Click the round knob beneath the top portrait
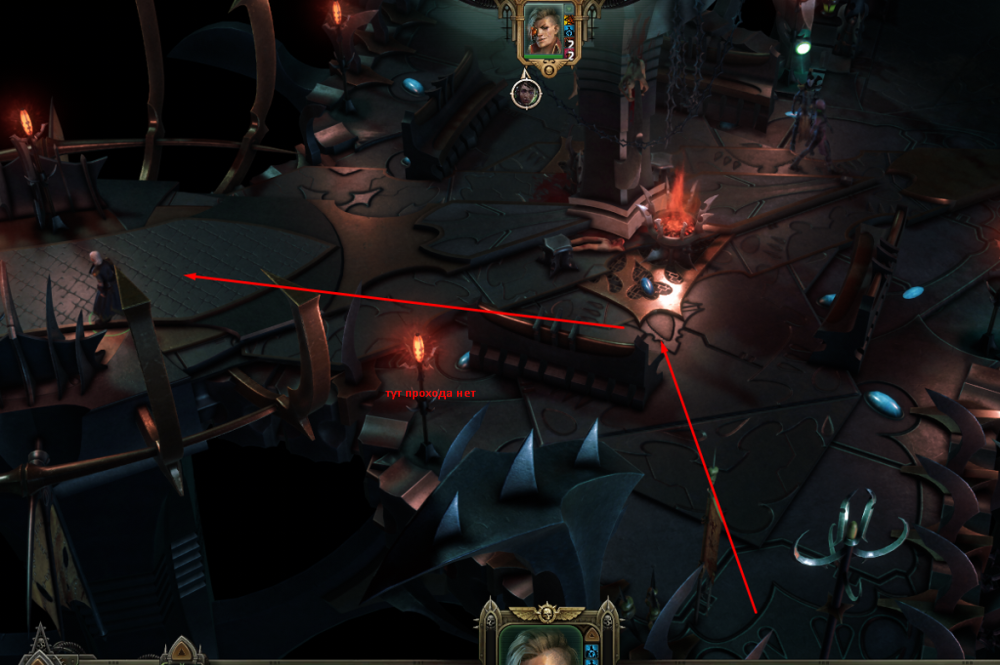This screenshot has width=1000, height=665. click(549, 70)
